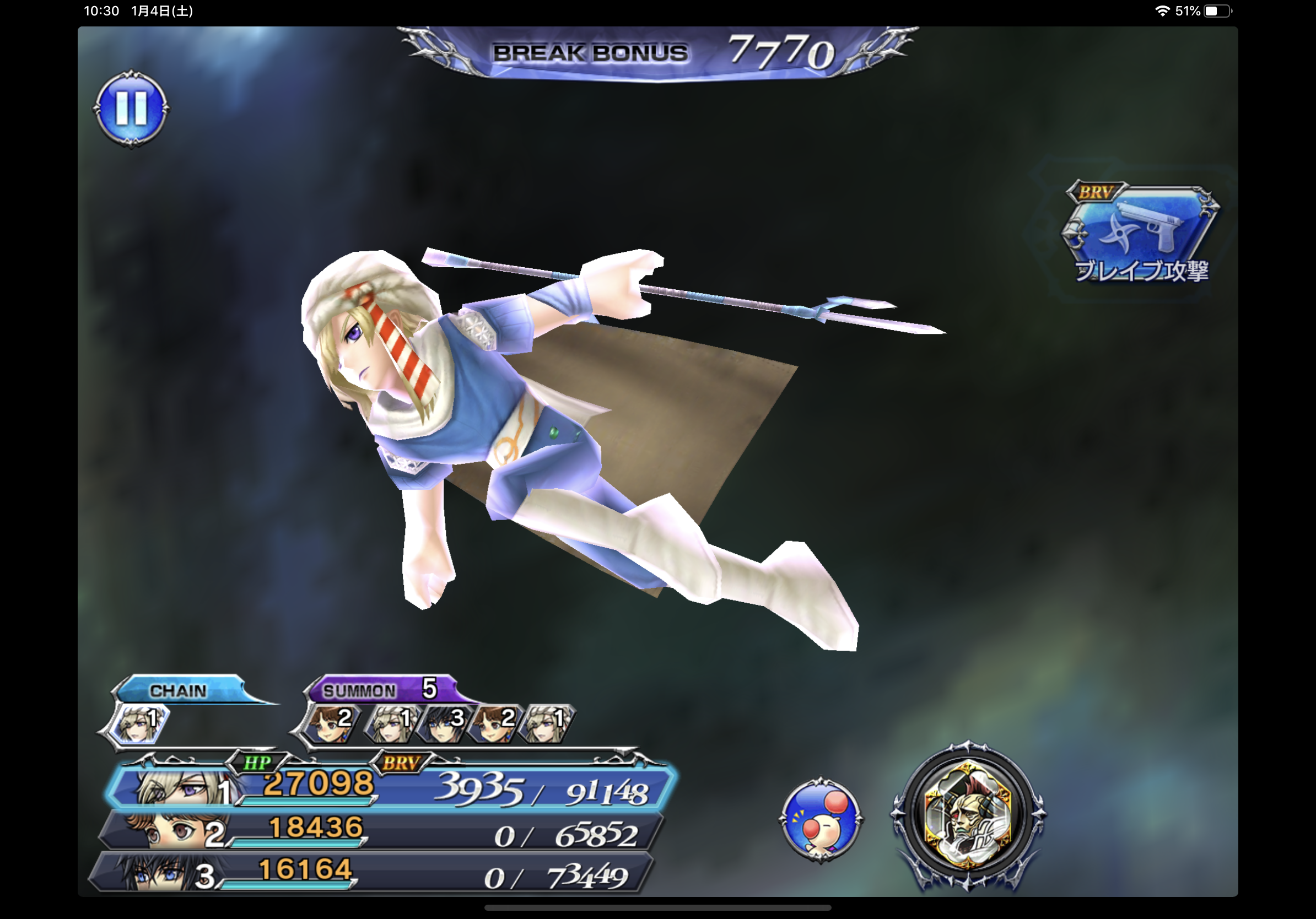The width and height of the screenshot is (1316, 919).
Task: Pause the battle with the blue pause button
Action: click(131, 109)
